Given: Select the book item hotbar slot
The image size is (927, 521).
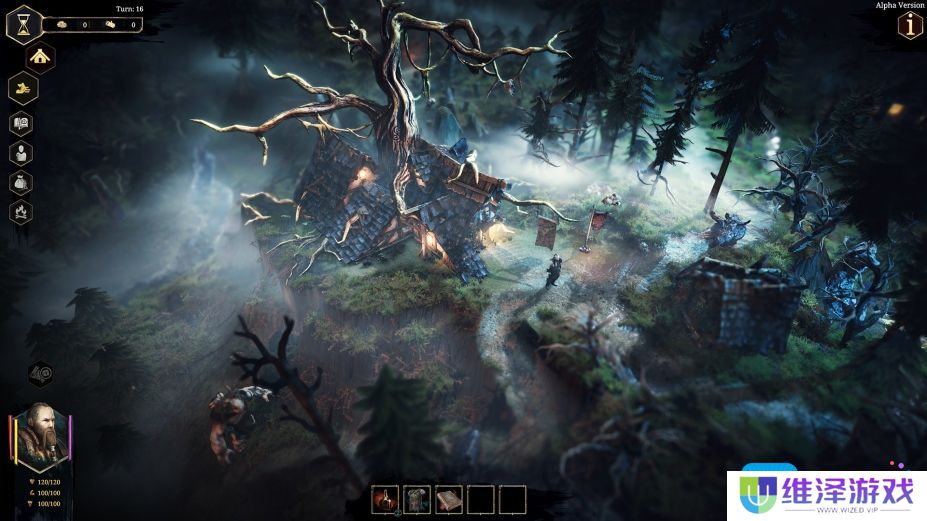Looking at the screenshot, I should pyautogui.click(x=449, y=498).
